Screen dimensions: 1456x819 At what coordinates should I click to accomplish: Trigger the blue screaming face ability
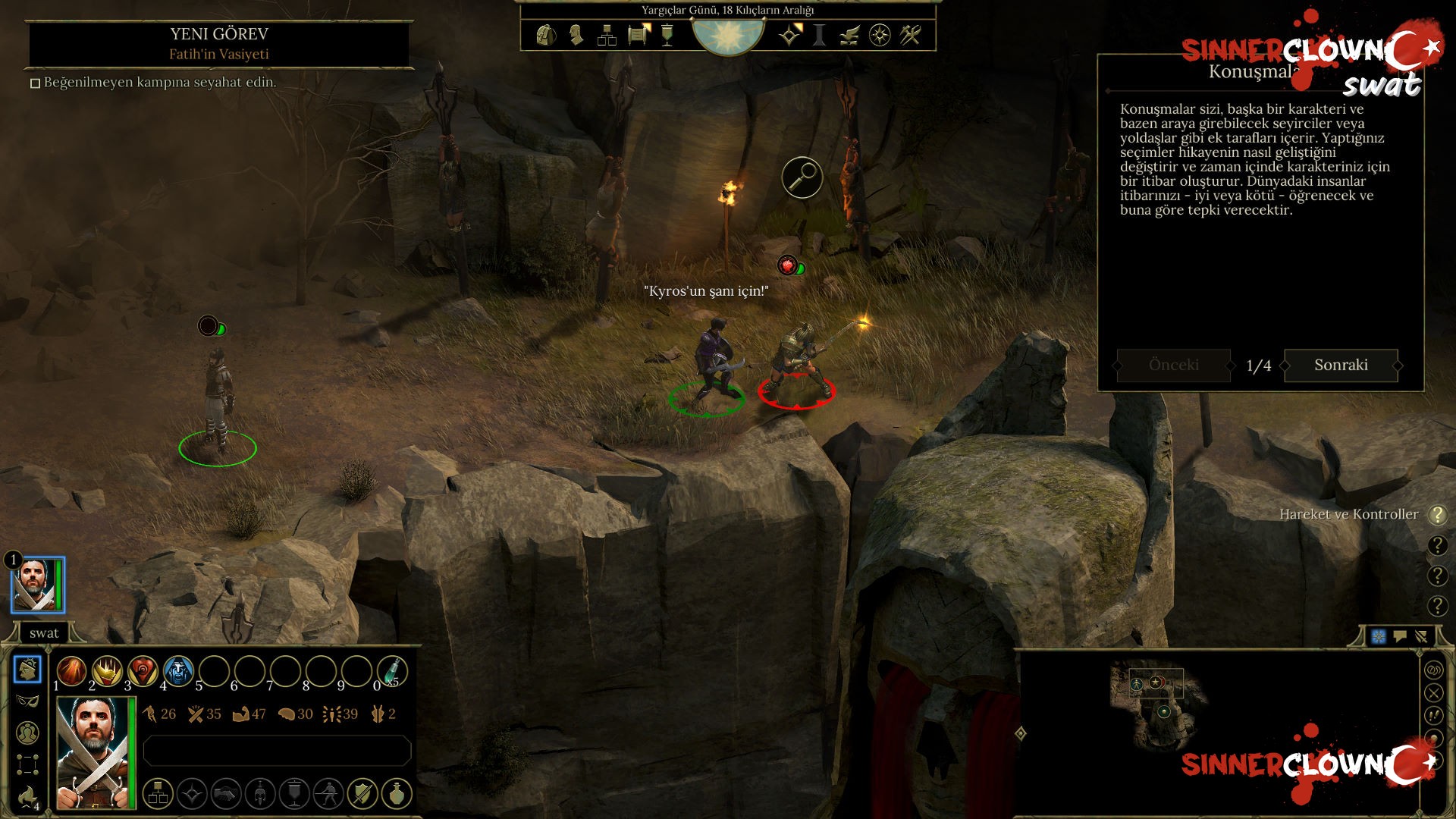[x=178, y=671]
